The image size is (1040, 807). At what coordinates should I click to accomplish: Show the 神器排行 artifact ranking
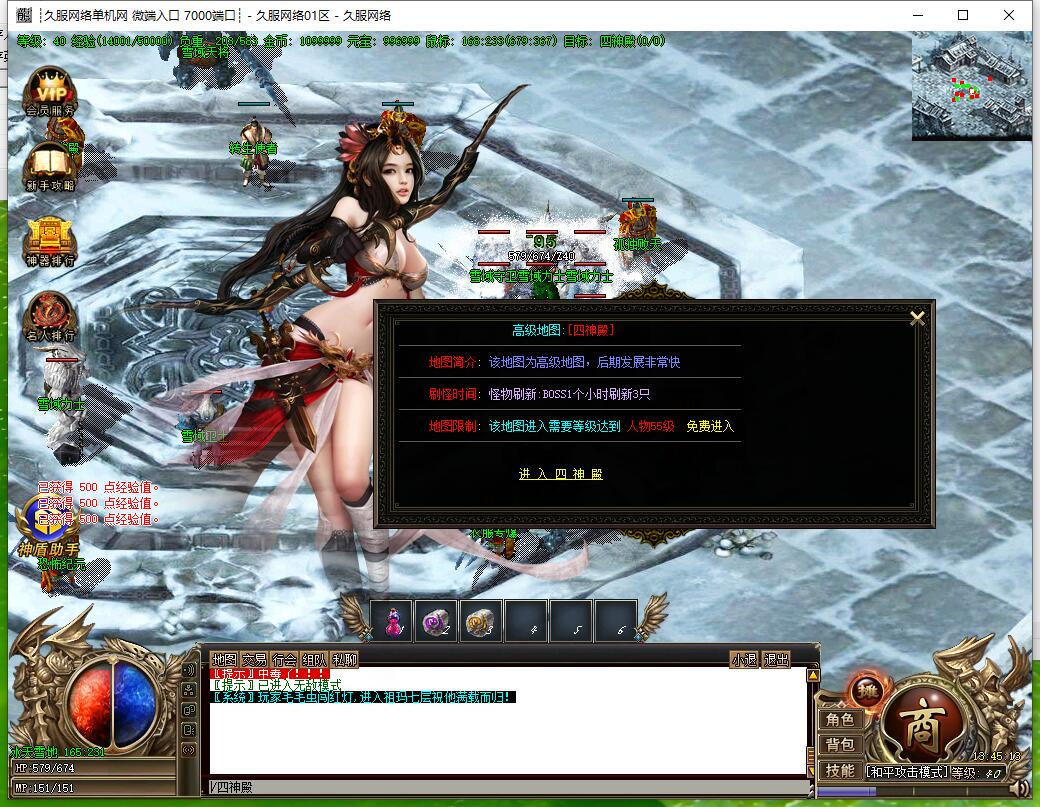50,241
